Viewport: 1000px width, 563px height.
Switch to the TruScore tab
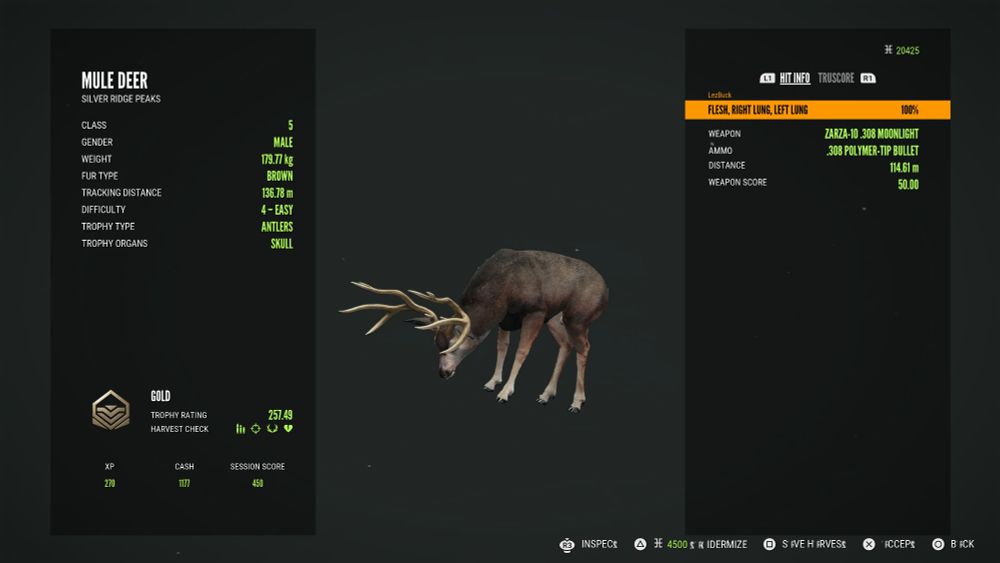click(836, 78)
